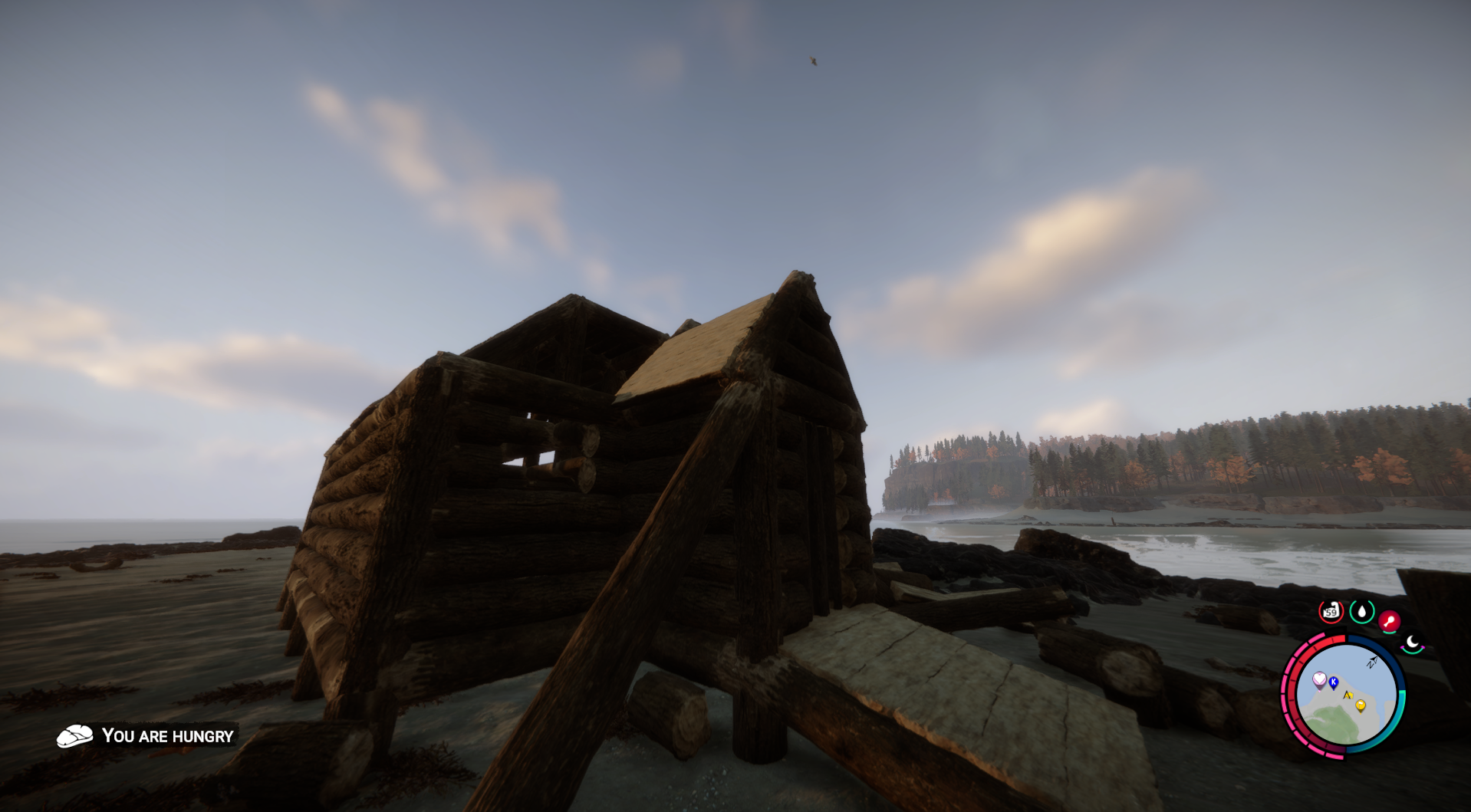Screen dimensions: 1471x812
Task: Click the steak icon beside the hunger notification
Action: (x=74, y=736)
